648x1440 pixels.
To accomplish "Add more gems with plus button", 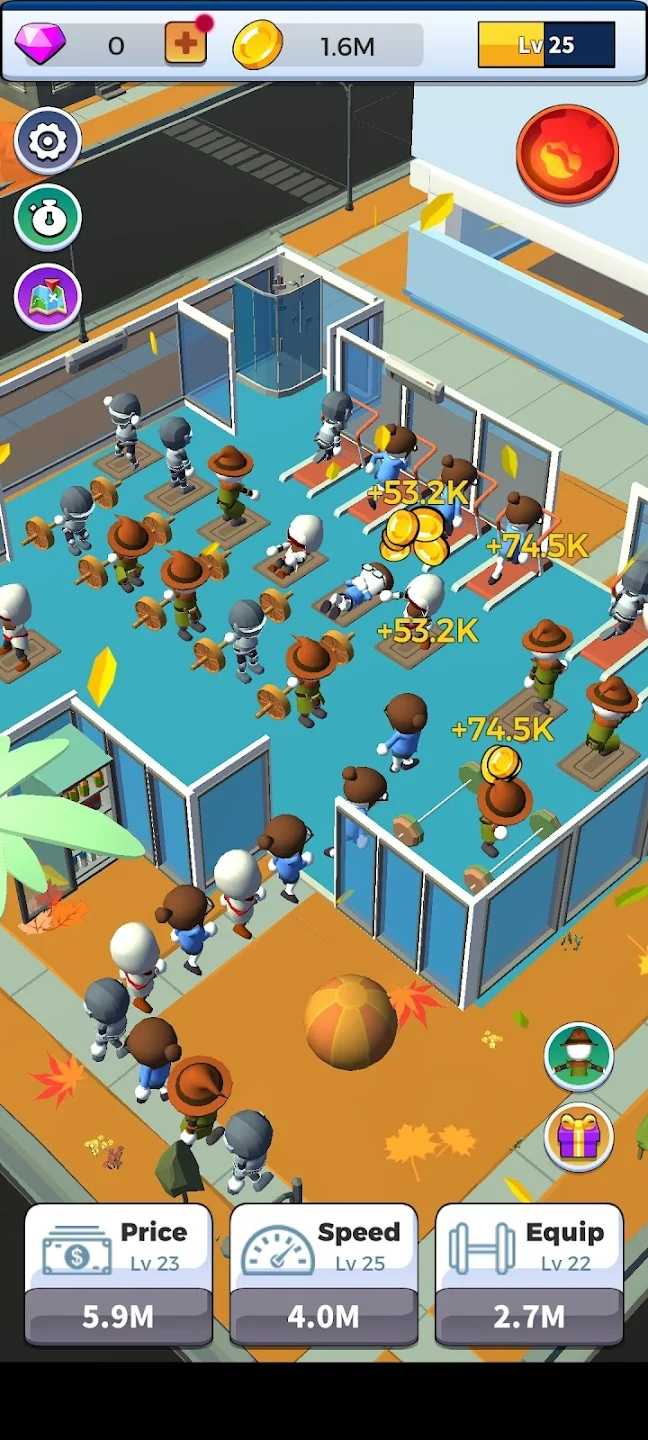I will point(185,44).
